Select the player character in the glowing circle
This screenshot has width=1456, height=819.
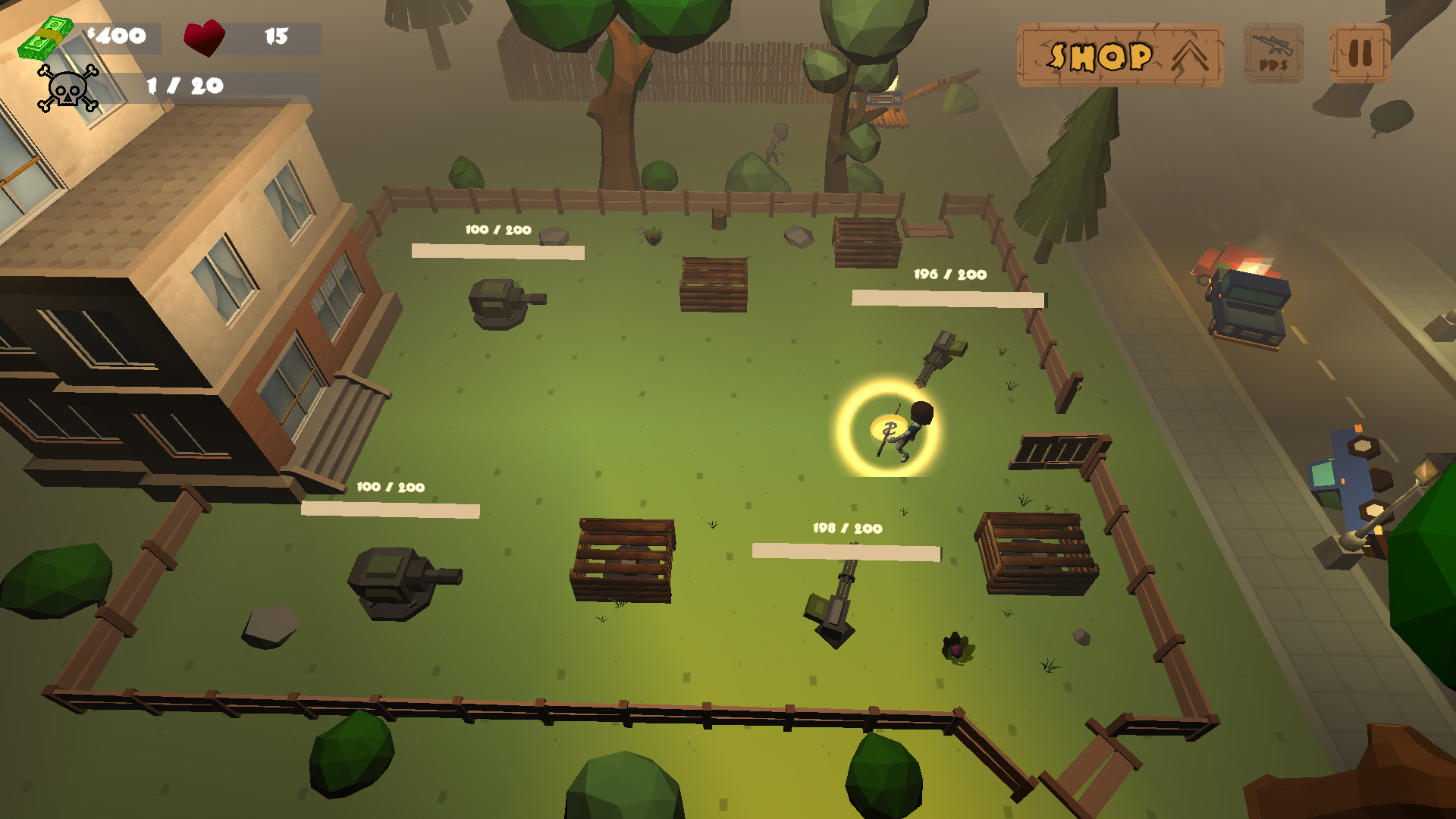pos(902,428)
